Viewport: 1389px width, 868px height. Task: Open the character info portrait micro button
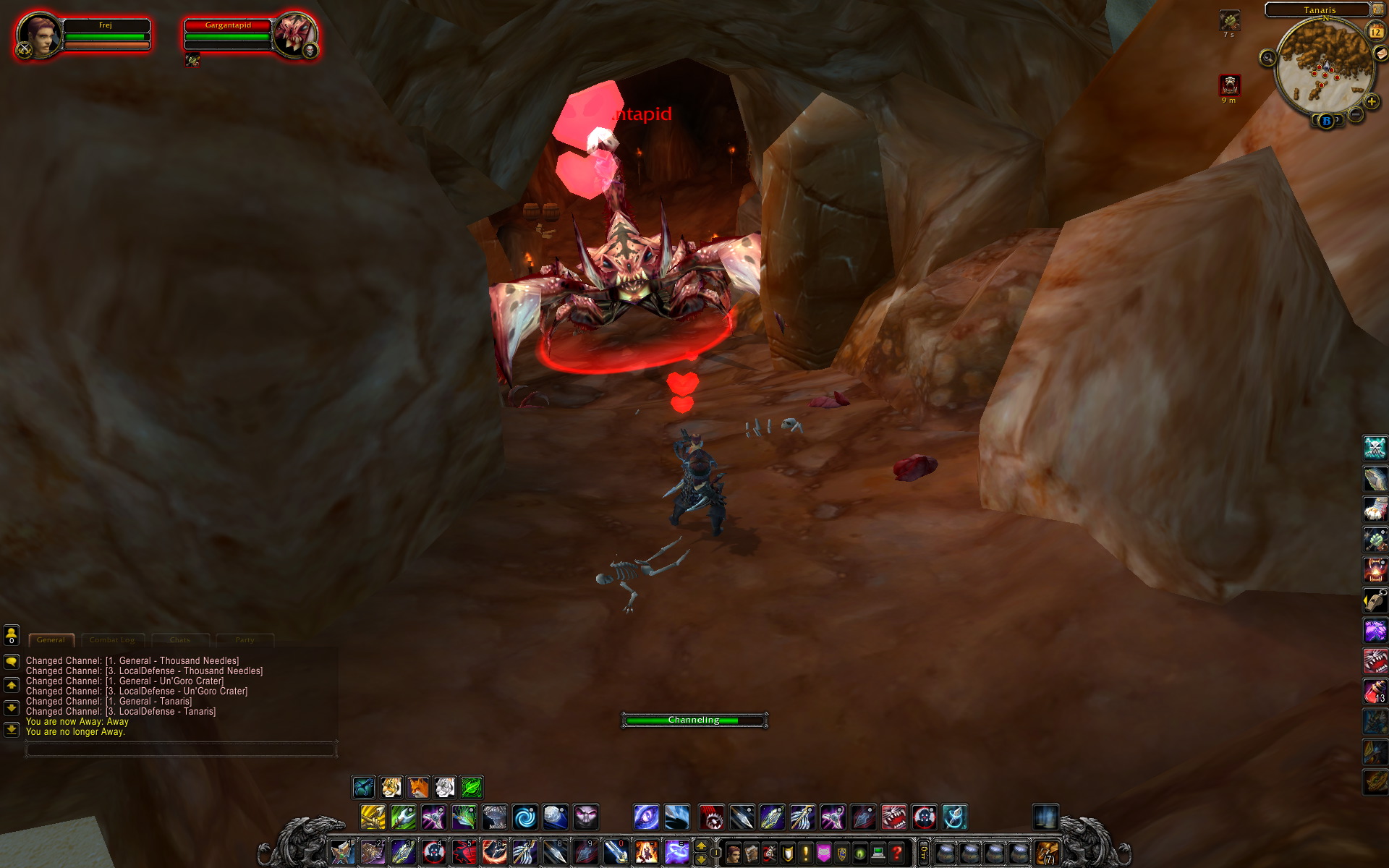coord(733,853)
